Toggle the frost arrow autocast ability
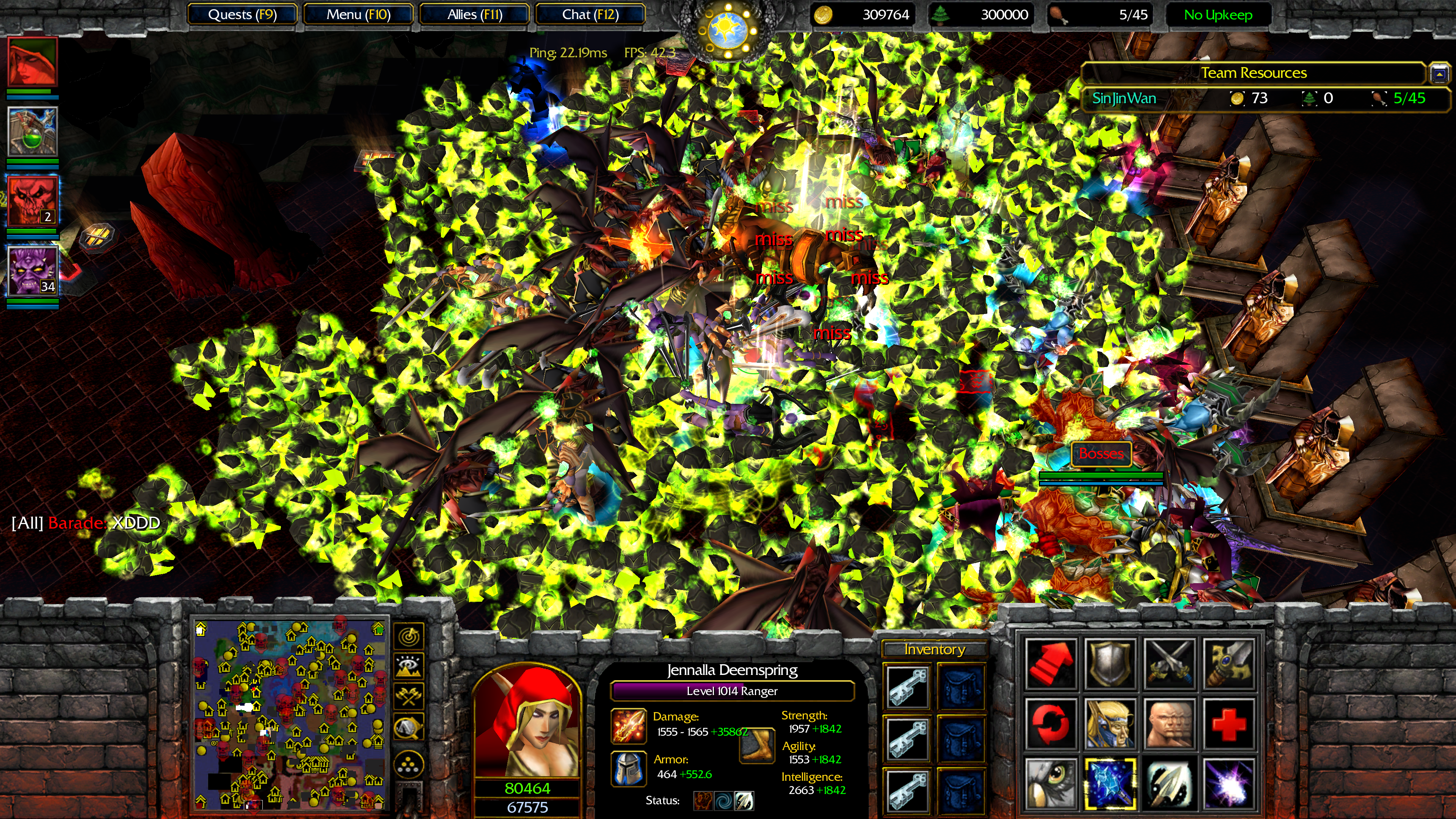Viewport: 1456px width, 819px height. (1110, 784)
